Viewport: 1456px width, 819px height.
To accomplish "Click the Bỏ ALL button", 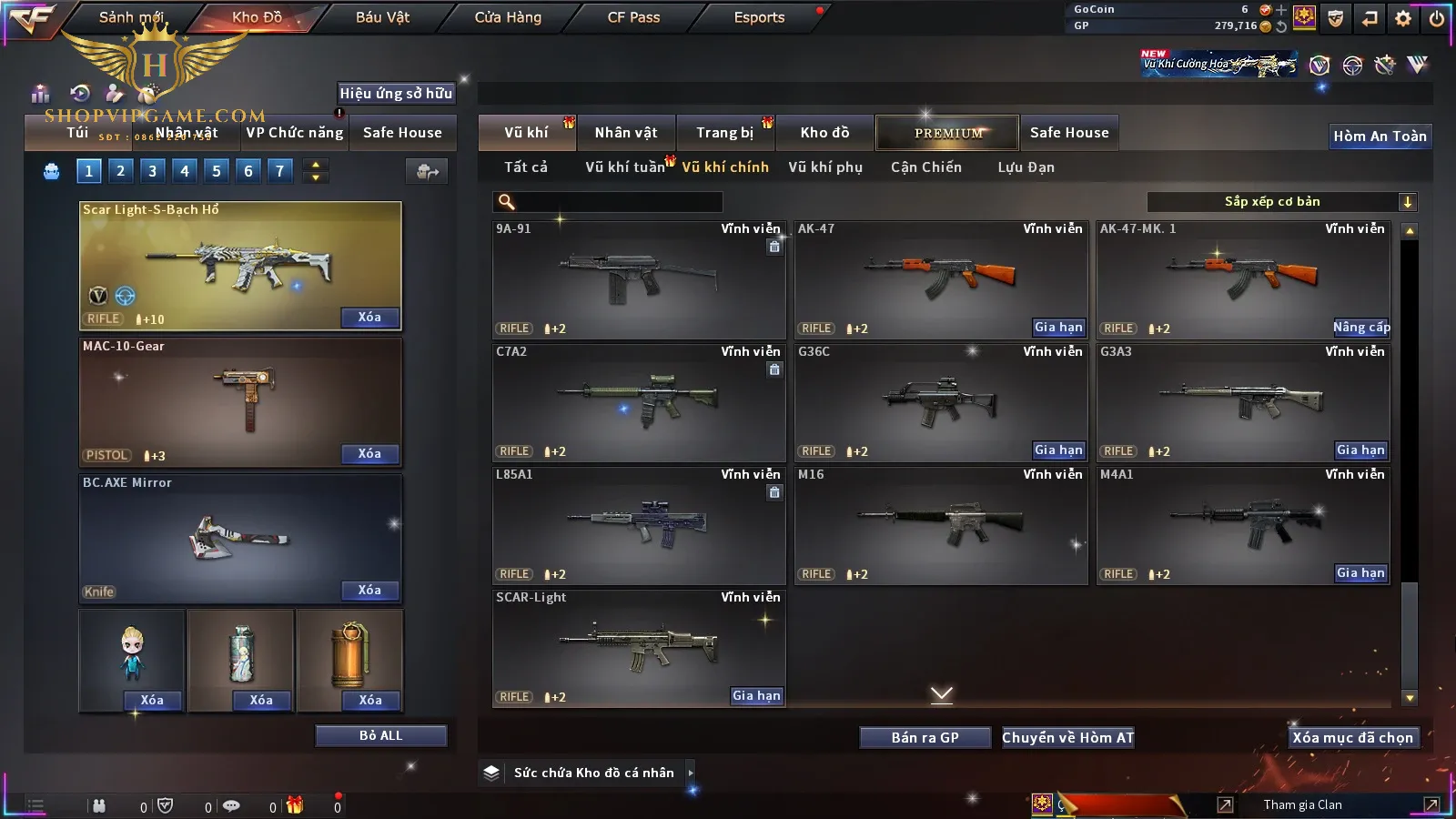I will pyautogui.click(x=380, y=736).
